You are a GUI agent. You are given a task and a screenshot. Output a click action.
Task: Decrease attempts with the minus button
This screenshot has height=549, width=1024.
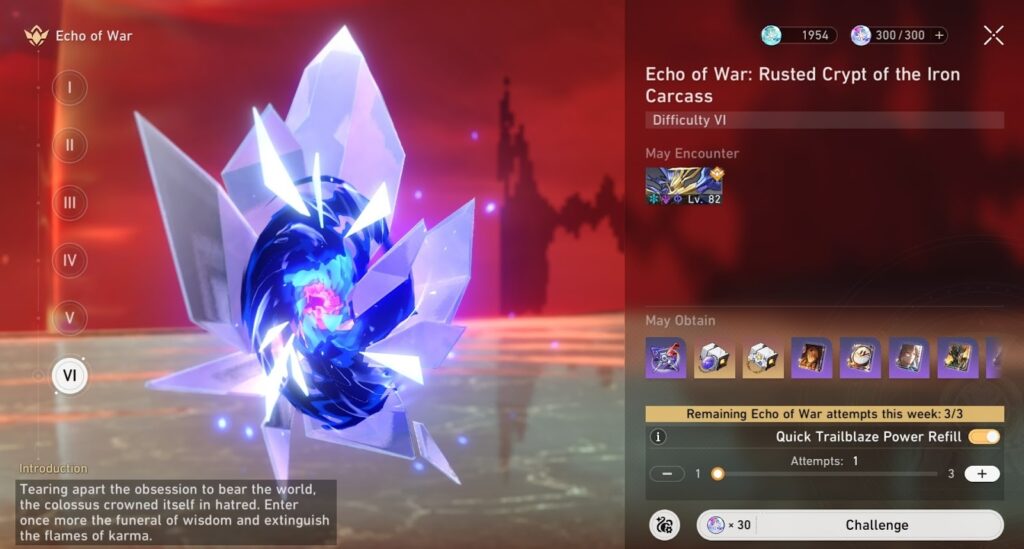pyautogui.click(x=666, y=474)
